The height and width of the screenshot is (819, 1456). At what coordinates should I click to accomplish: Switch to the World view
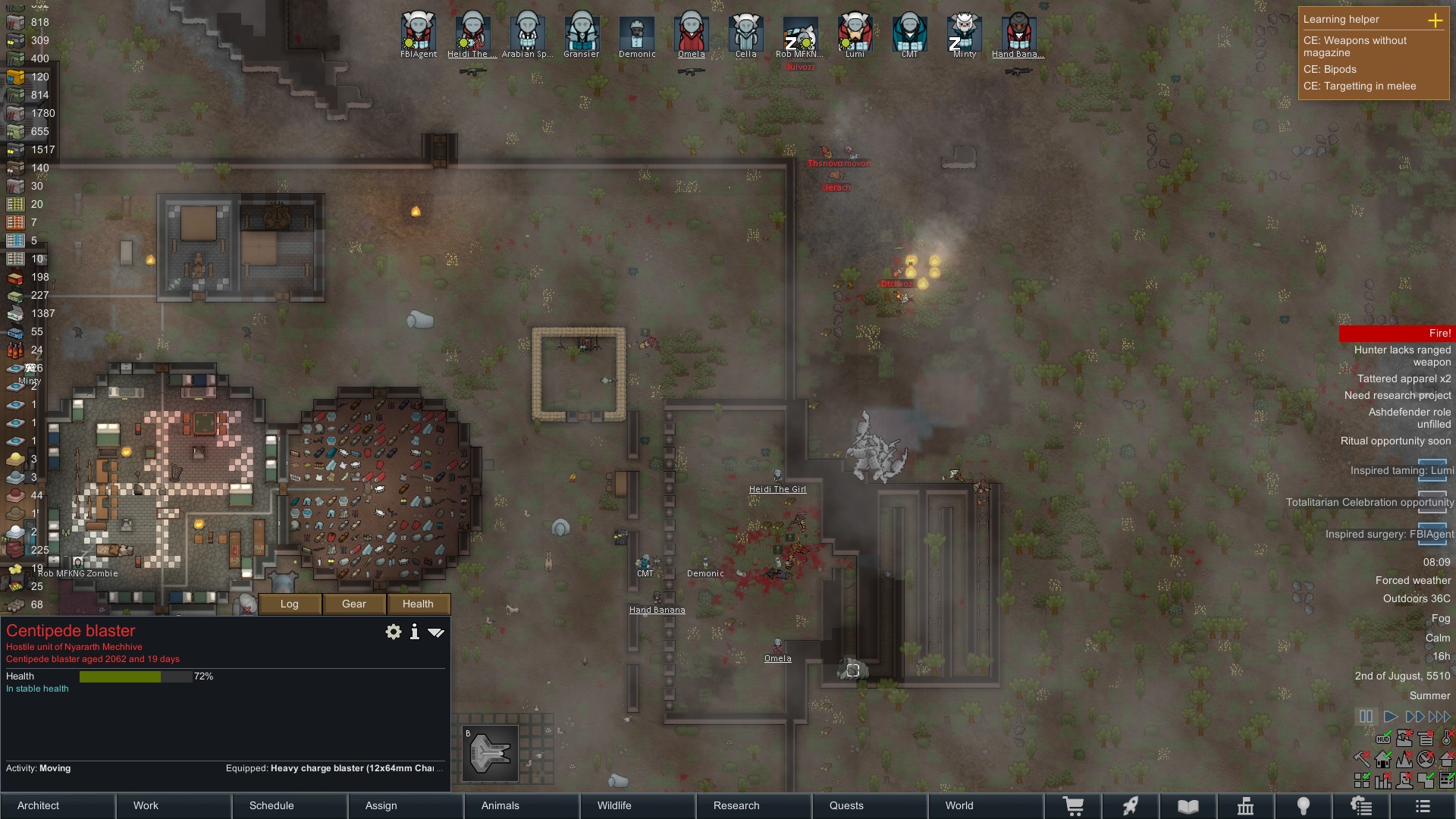click(x=986, y=805)
